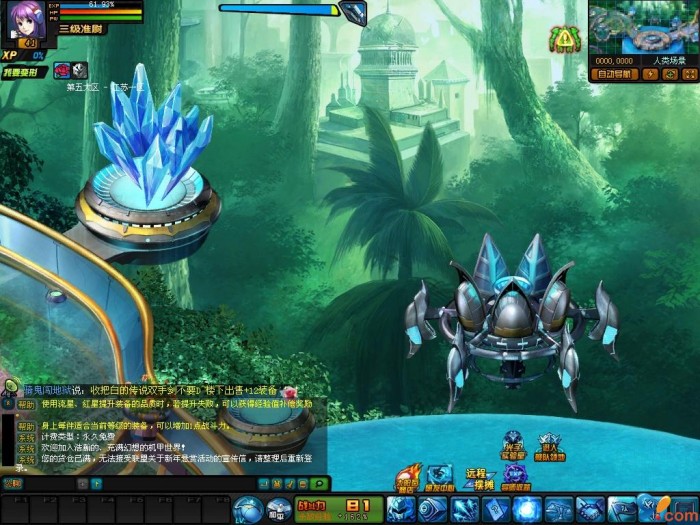Image resolution: width=700 pixels, height=525 pixels.
Task: Click the lightning bolt button below minimap
Action: (x=650, y=74)
